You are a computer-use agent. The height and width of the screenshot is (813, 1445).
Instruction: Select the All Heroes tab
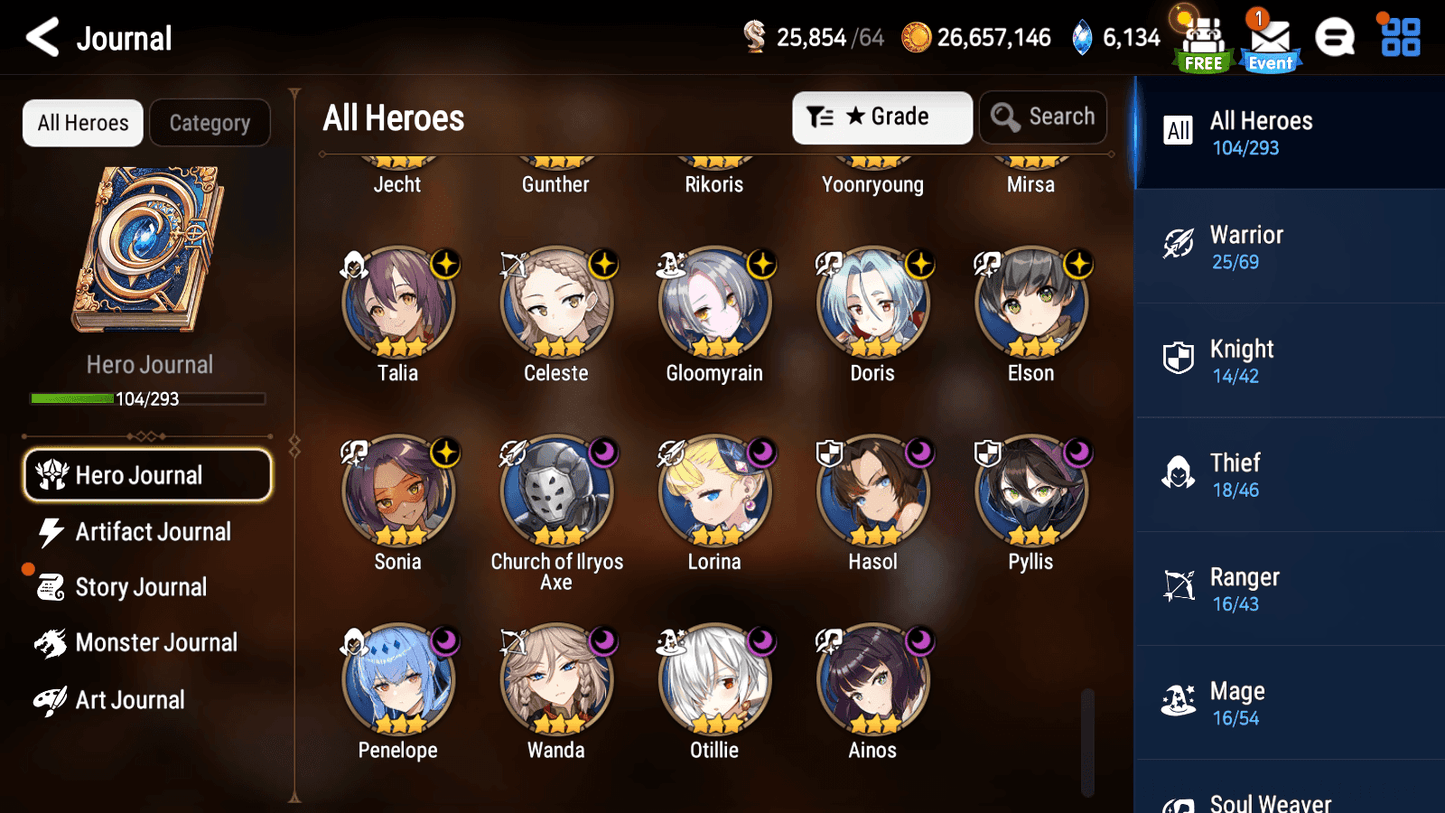tap(83, 123)
